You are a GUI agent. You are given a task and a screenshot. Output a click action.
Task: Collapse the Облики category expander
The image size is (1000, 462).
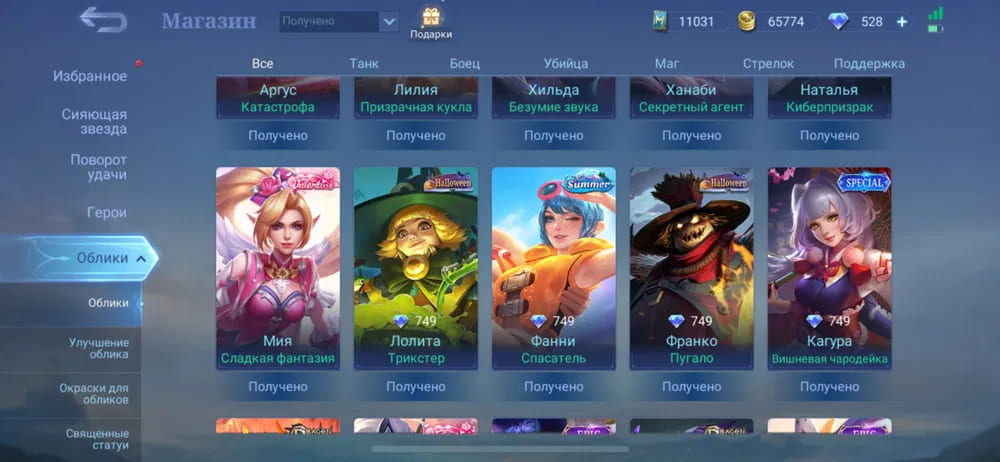(x=141, y=258)
